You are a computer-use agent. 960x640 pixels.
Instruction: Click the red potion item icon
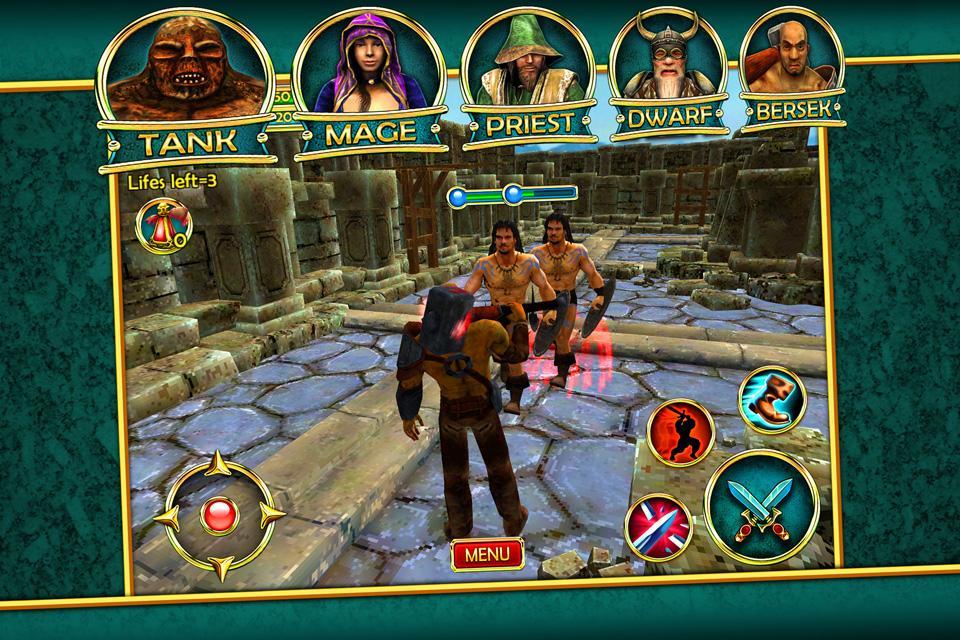pos(163,223)
